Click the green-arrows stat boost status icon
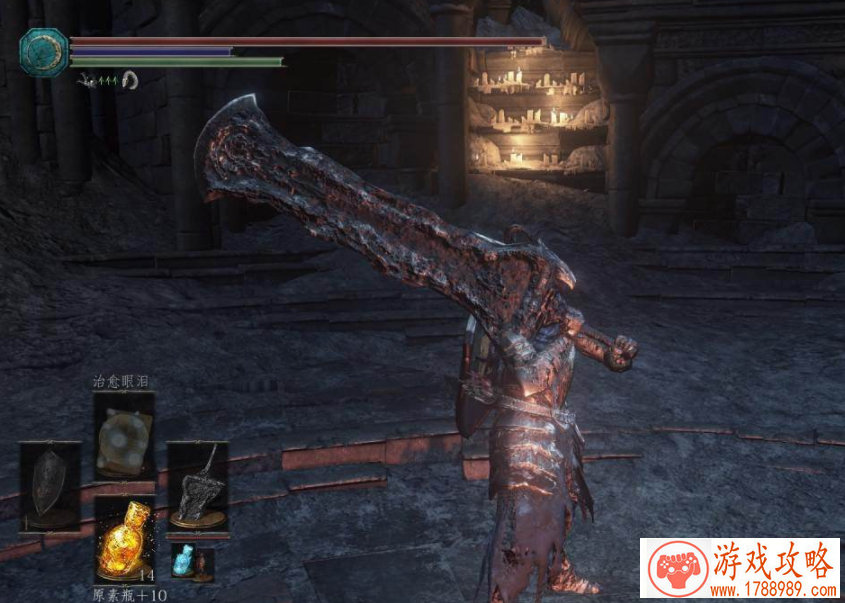Viewport: 845px width, 603px height. [x=107, y=80]
